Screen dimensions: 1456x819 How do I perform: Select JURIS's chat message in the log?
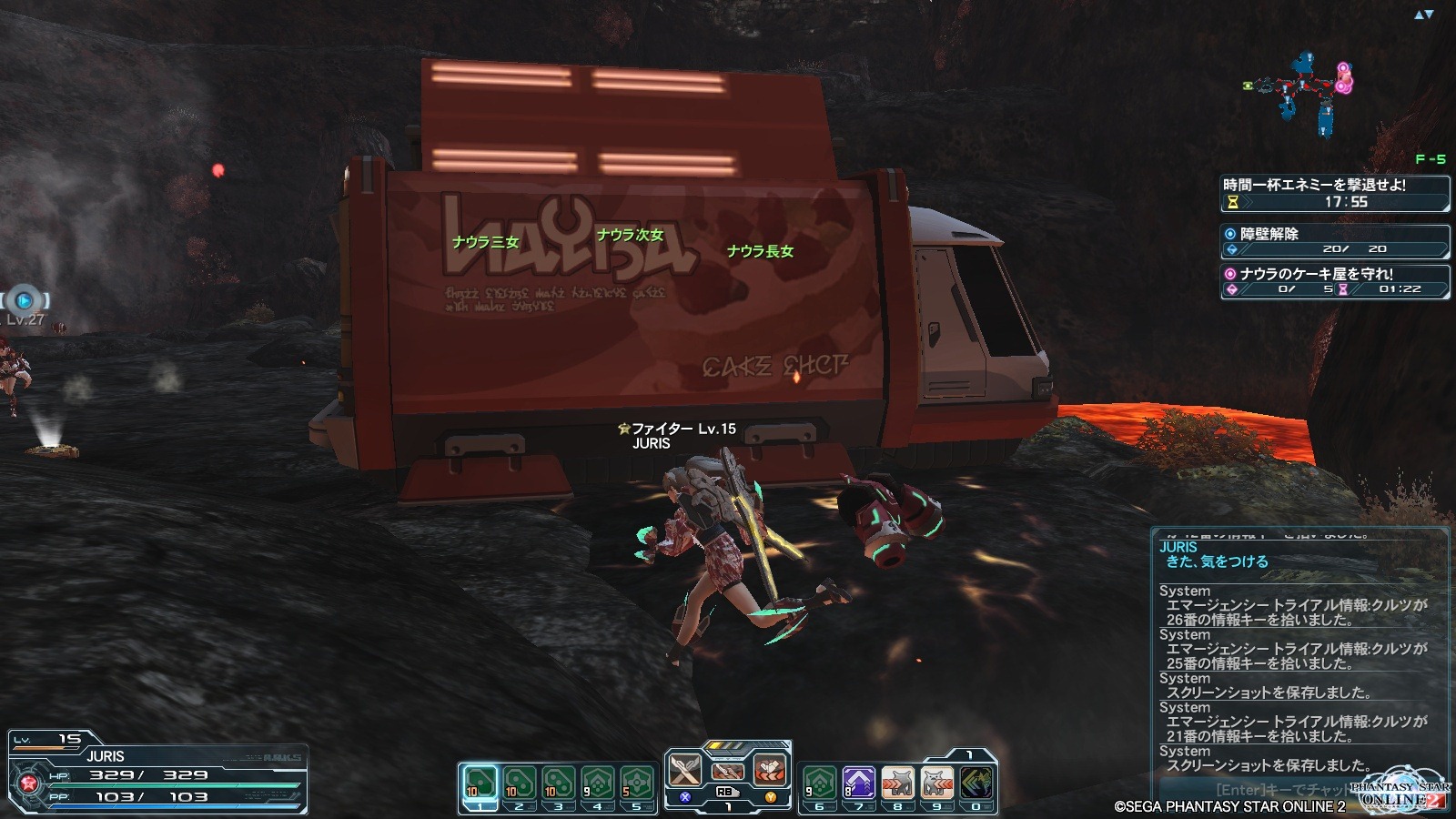(x=1217, y=561)
